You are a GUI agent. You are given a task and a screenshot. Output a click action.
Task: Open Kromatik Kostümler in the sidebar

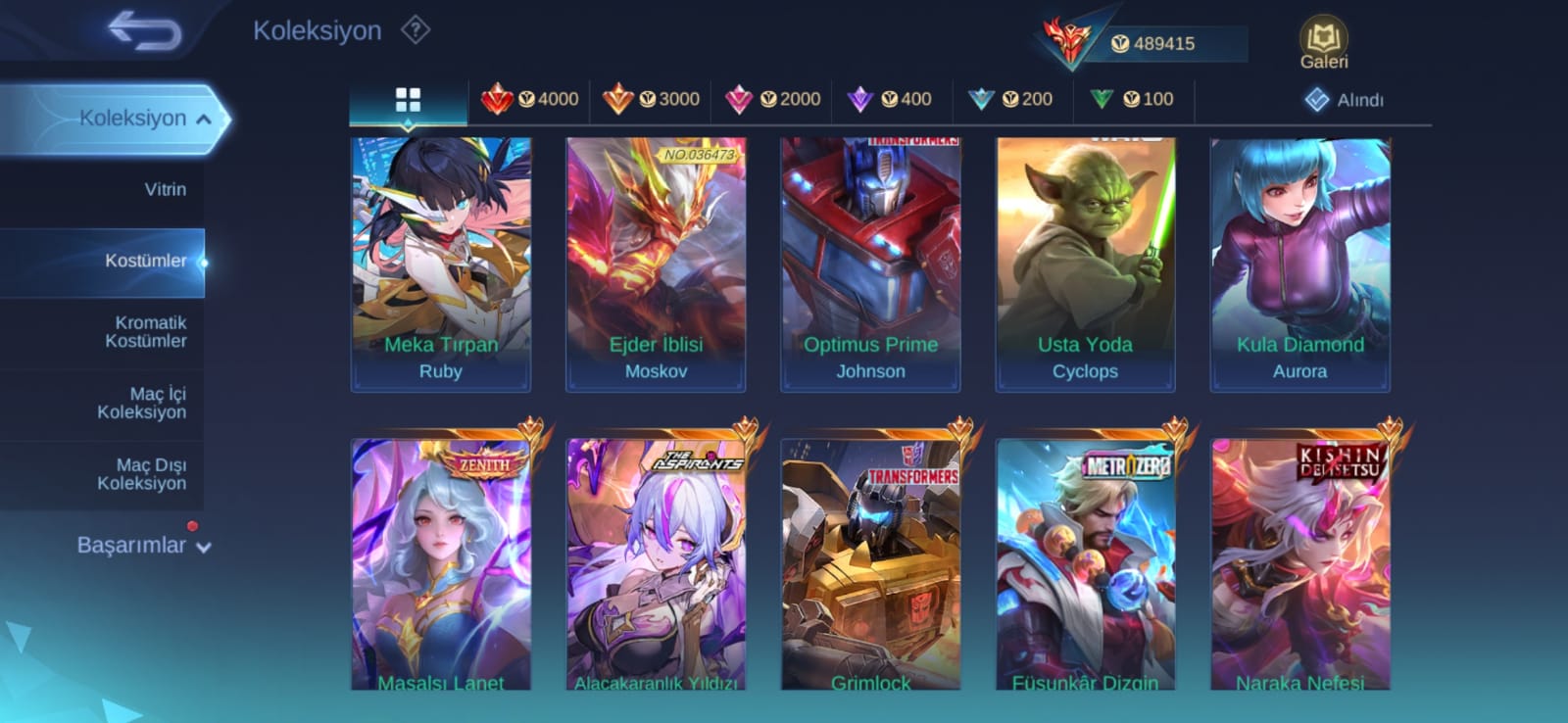[x=147, y=331]
